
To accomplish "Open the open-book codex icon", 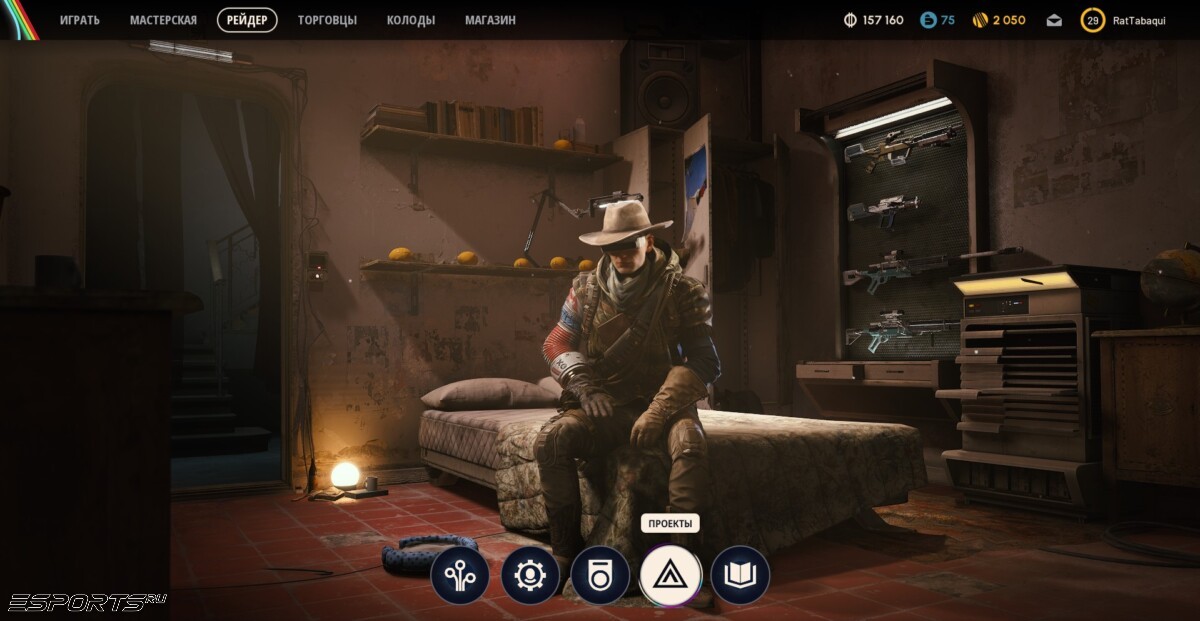I will (740, 575).
